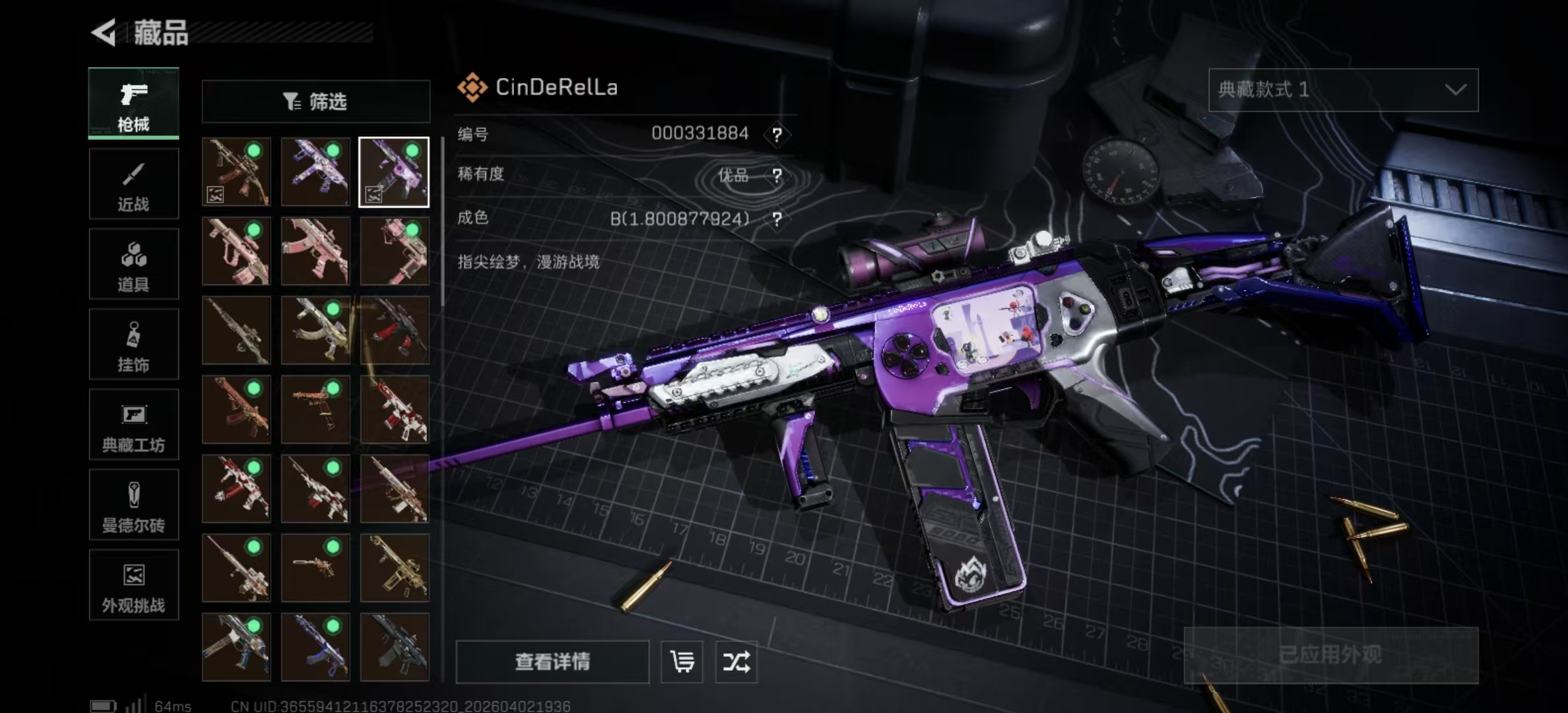Open the 近战 melee category

coord(133,184)
